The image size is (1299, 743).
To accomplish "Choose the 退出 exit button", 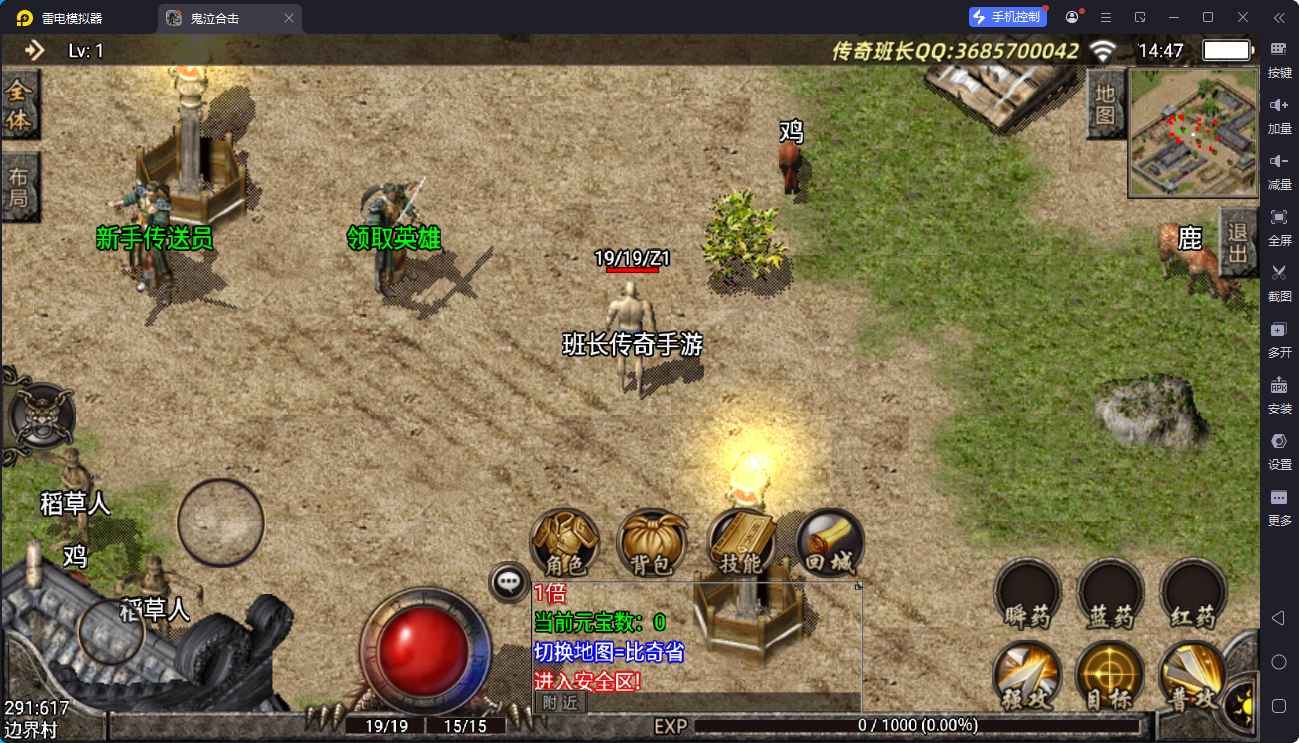I will [x=1238, y=242].
